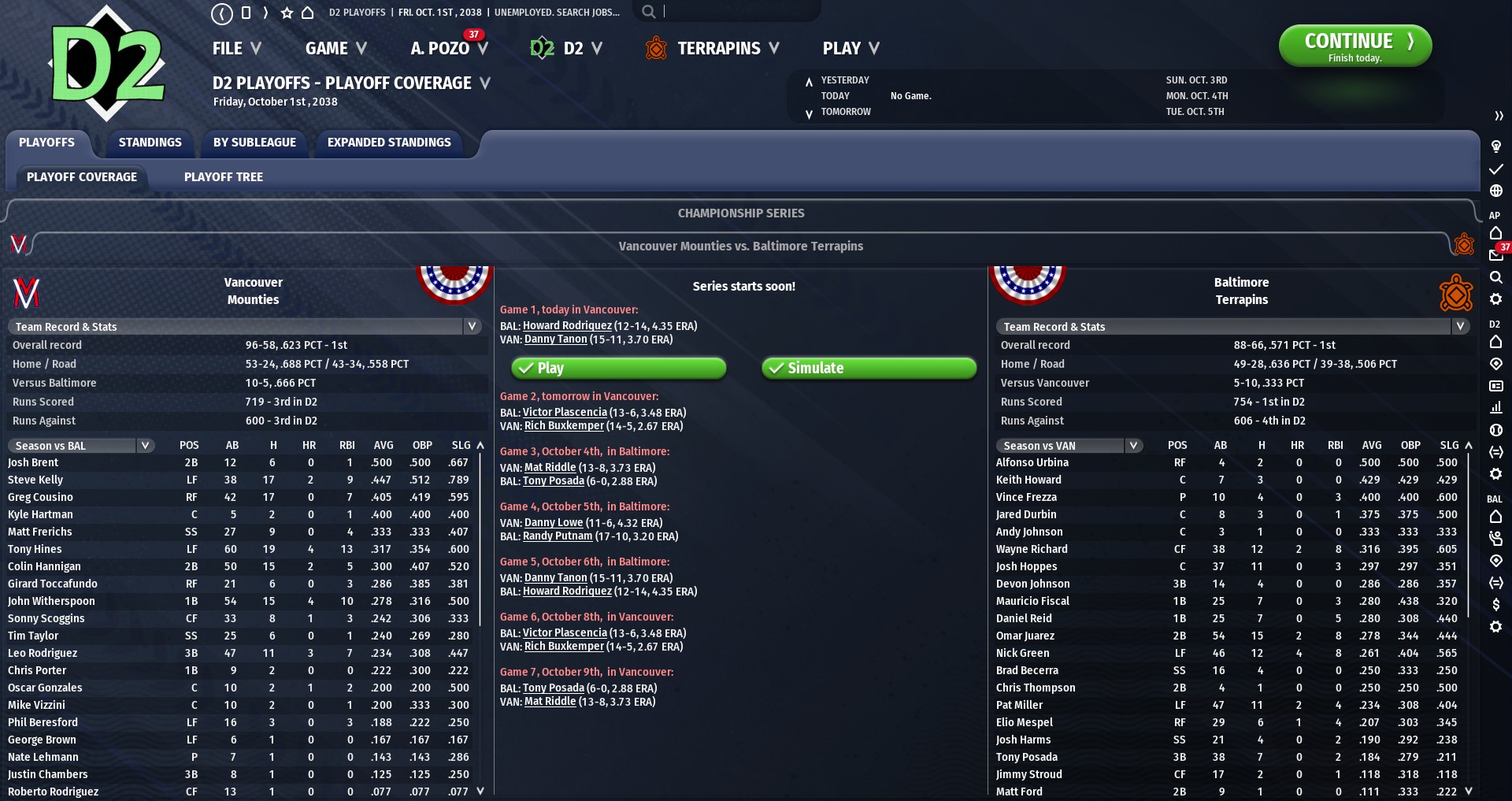Image resolution: width=1512 pixels, height=801 pixels.
Task: Open the FILE menu
Action: pyautogui.click(x=236, y=49)
